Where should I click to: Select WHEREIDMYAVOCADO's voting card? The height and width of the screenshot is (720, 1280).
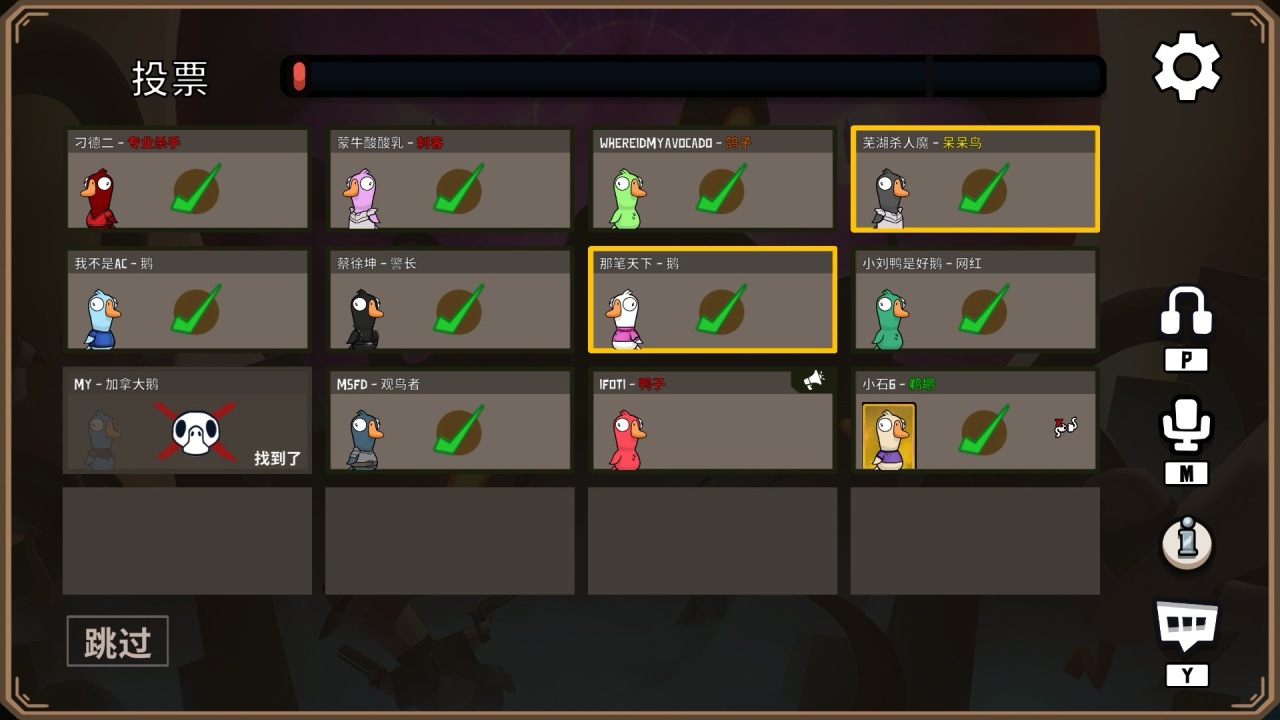(712, 180)
